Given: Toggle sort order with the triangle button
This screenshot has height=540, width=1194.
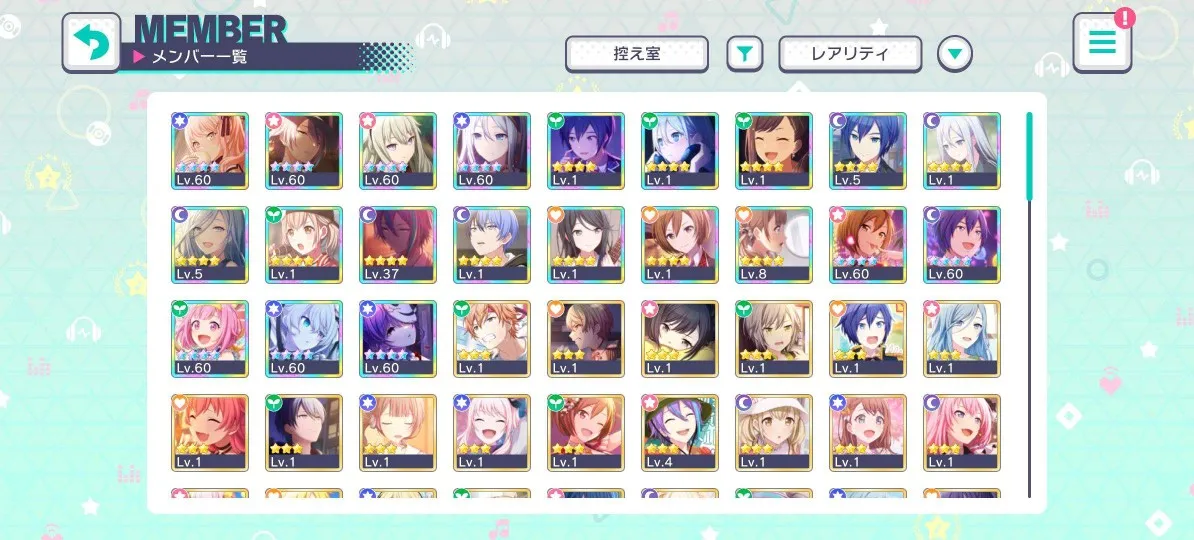Looking at the screenshot, I should tap(955, 54).
